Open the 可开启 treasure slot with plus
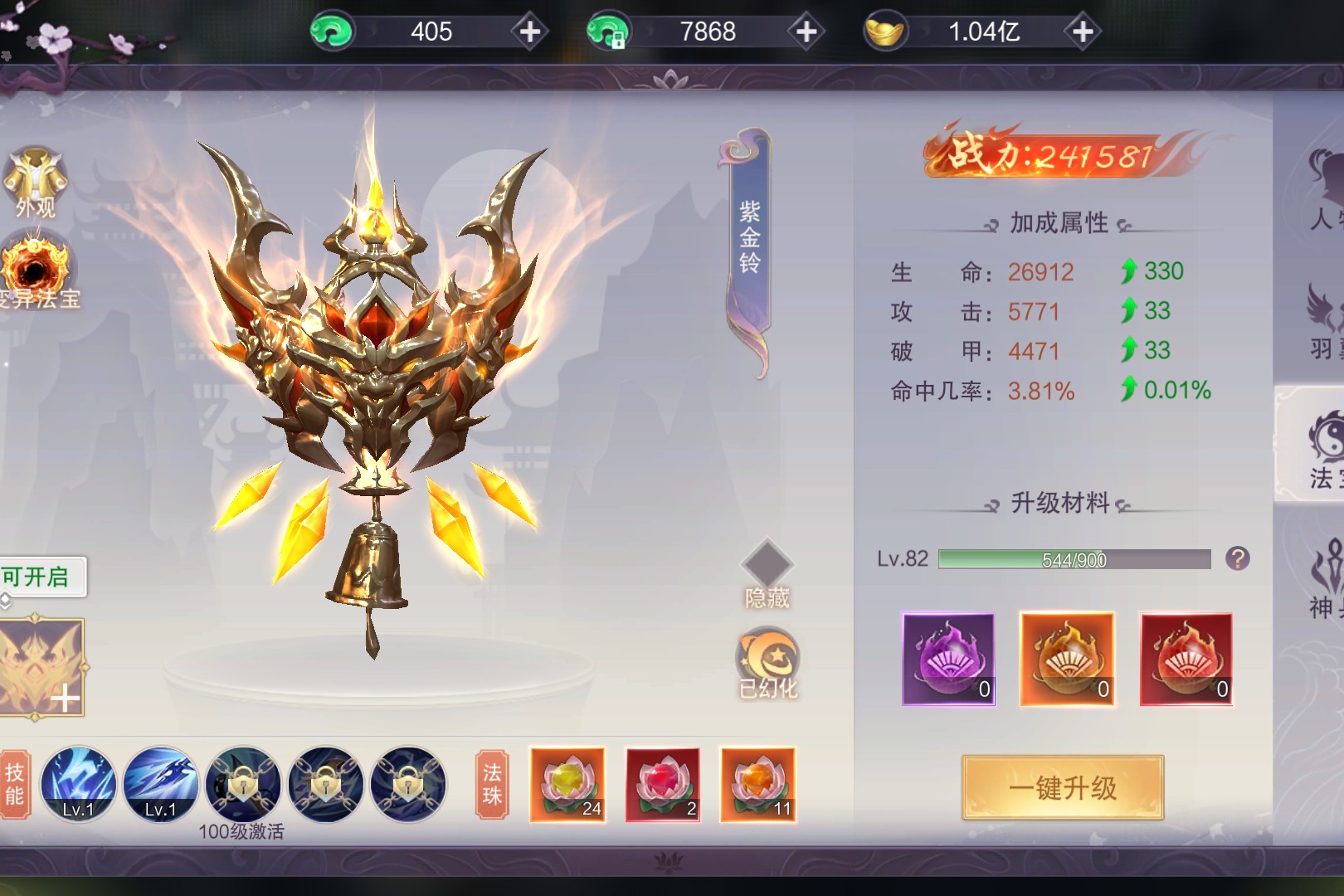The height and width of the screenshot is (896, 1344). (x=43, y=666)
